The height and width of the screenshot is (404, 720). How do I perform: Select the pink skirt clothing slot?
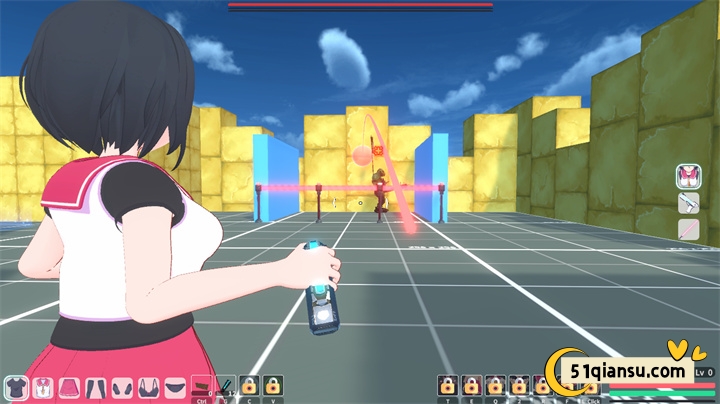click(x=70, y=386)
